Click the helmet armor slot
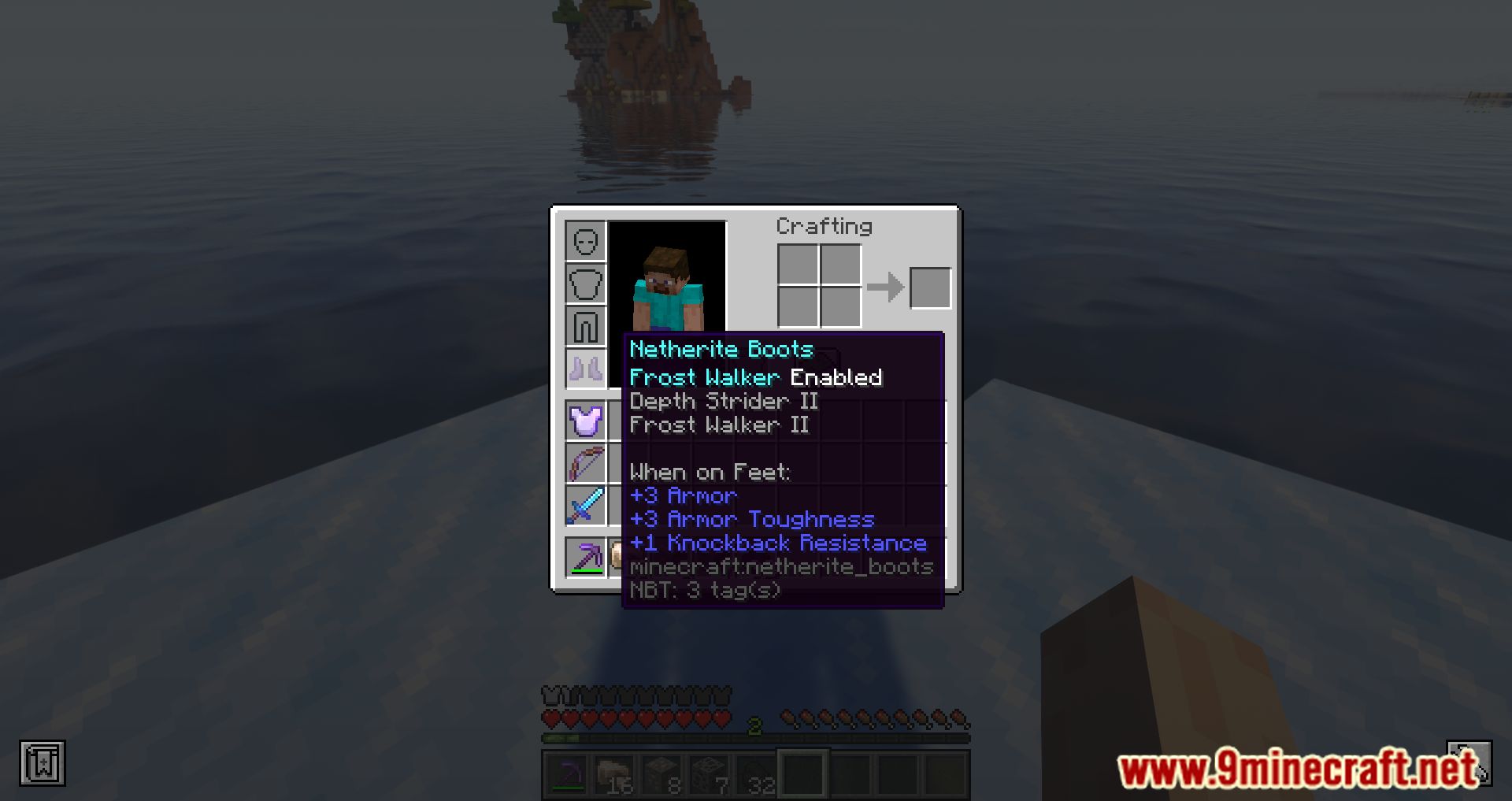This screenshot has width=1512, height=801. click(x=585, y=243)
